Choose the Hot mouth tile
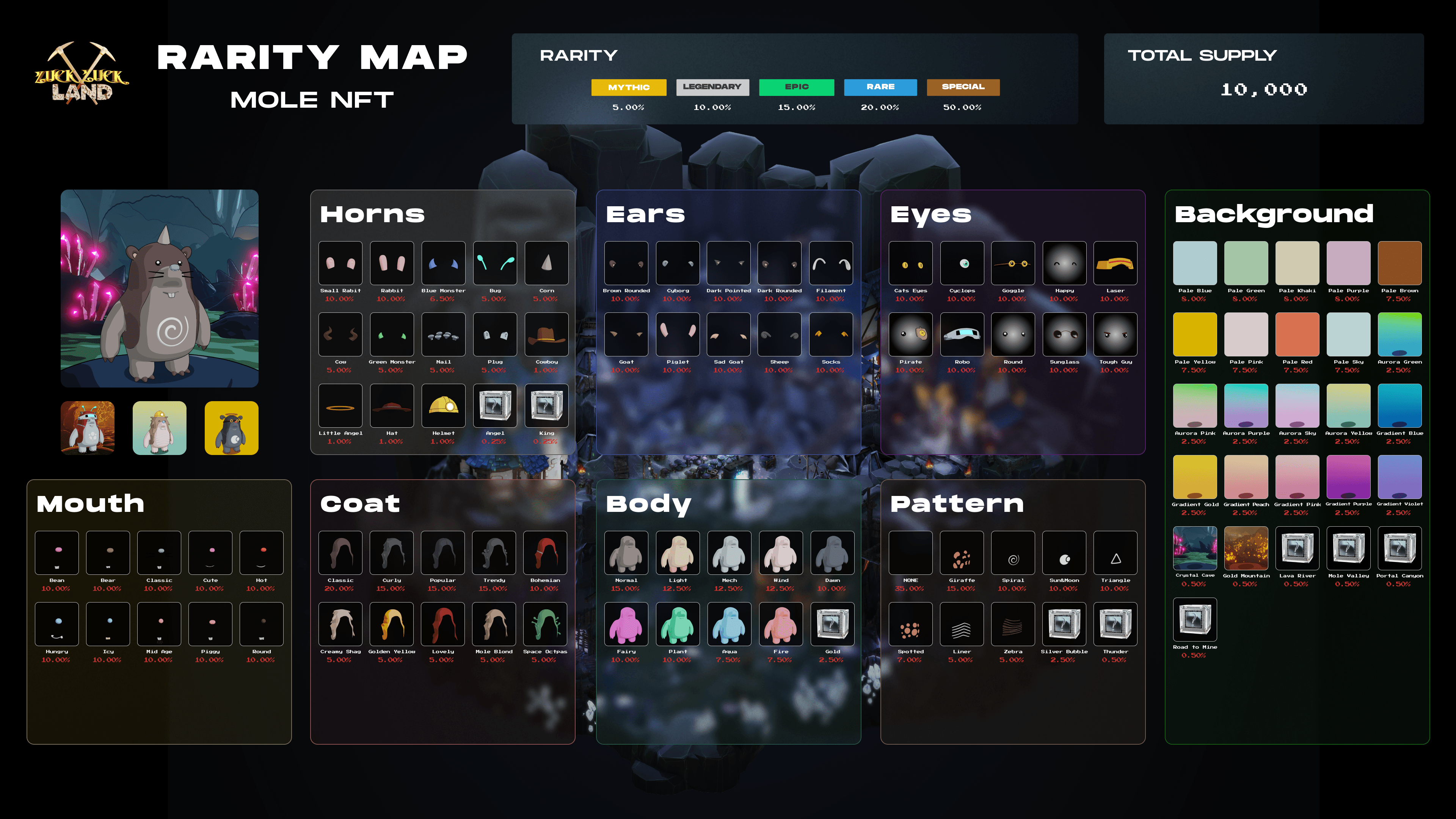 click(x=261, y=553)
